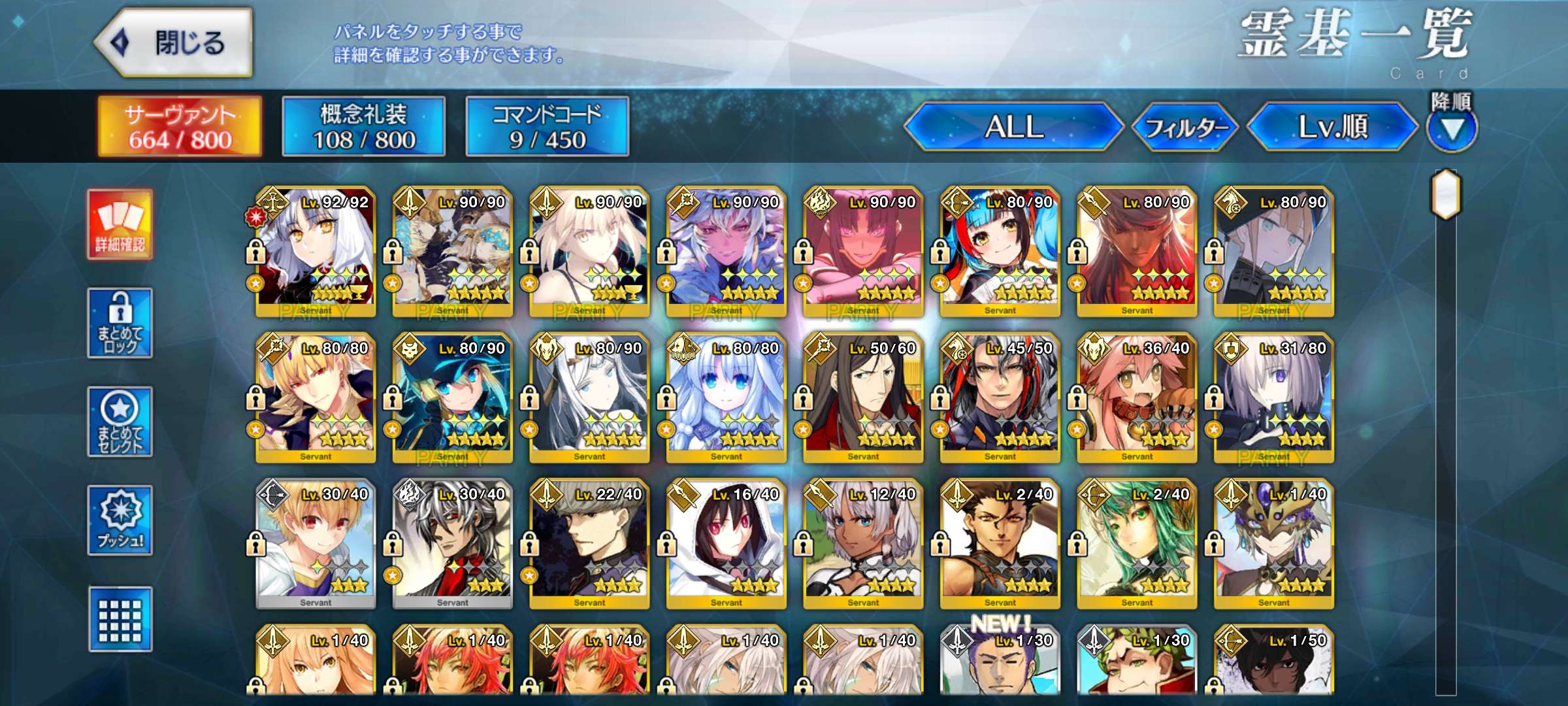The width and height of the screenshot is (1568, 706).
Task: Change the grid layout view
Action: (x=120, y=619)
